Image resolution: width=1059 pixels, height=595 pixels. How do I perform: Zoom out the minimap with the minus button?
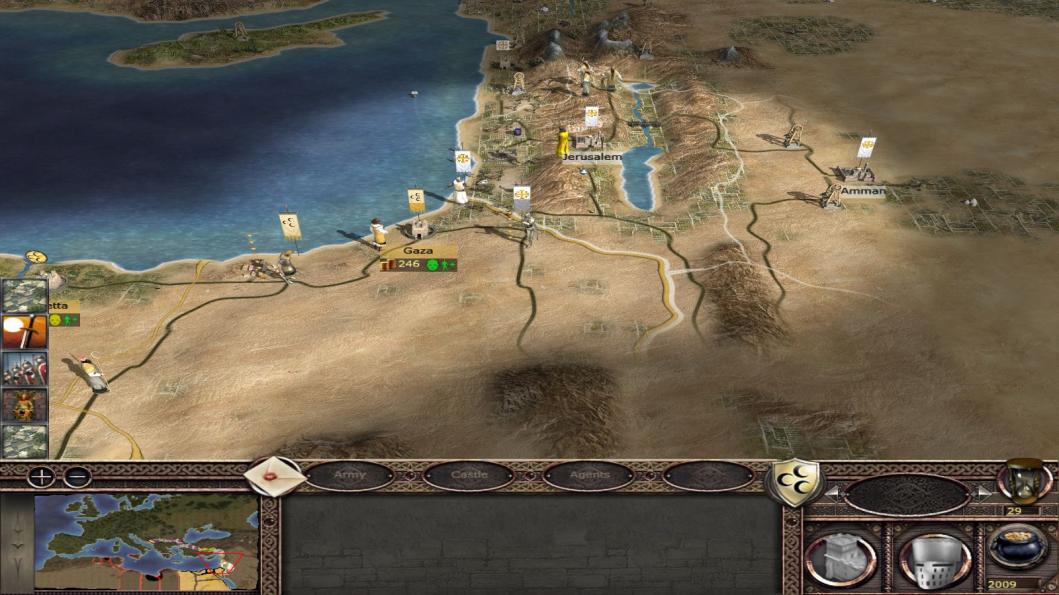pyautogui.click(x=77, y=477)
